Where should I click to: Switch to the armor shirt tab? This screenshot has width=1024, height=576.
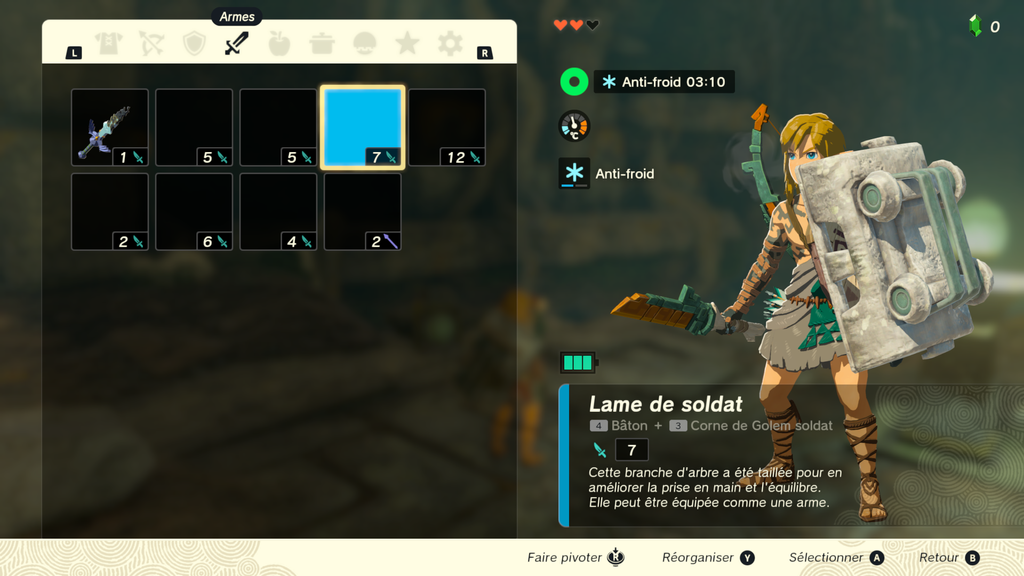tap(108, 44)
